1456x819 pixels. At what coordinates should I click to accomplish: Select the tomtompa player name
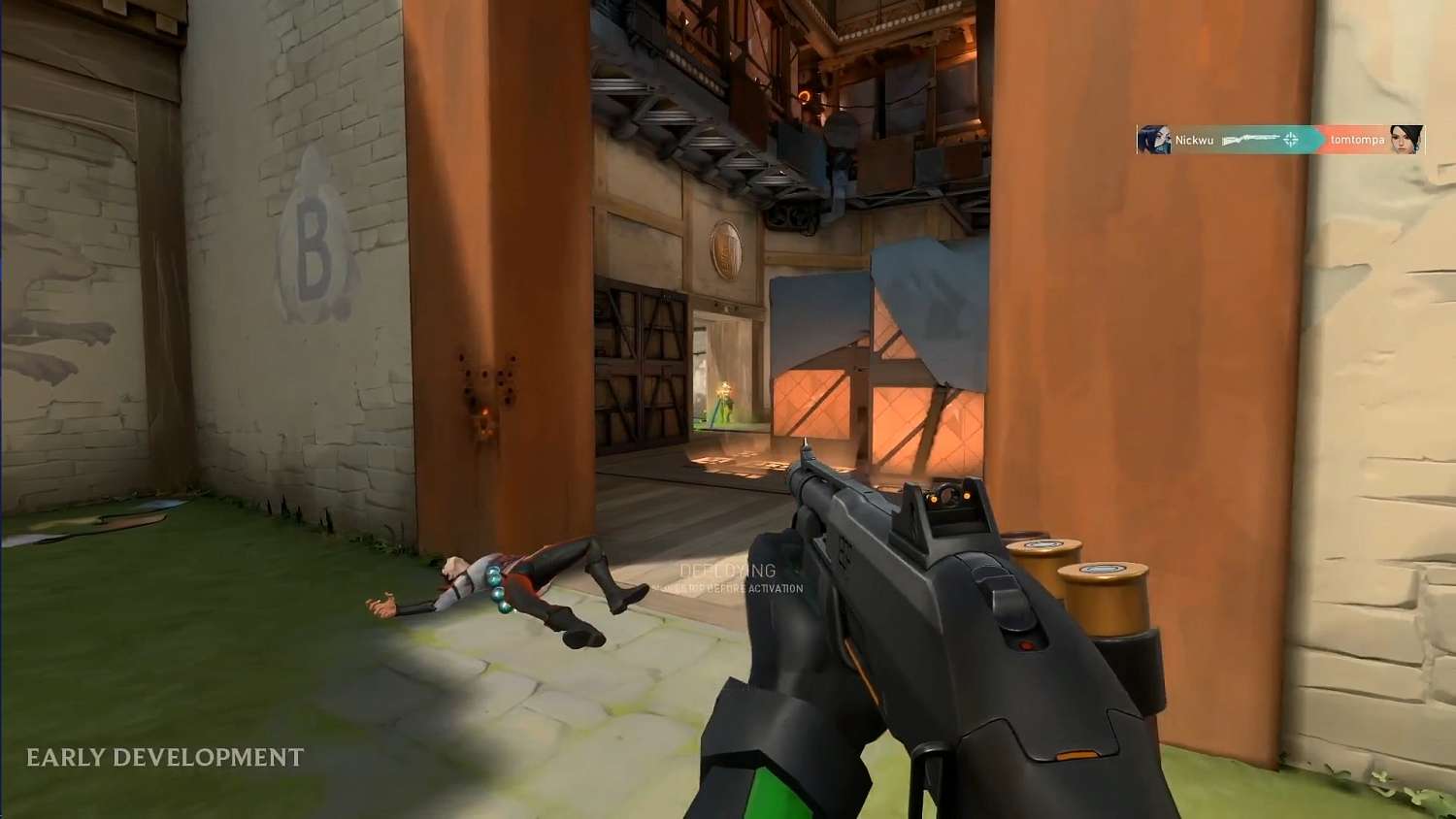coord(1357,139)
